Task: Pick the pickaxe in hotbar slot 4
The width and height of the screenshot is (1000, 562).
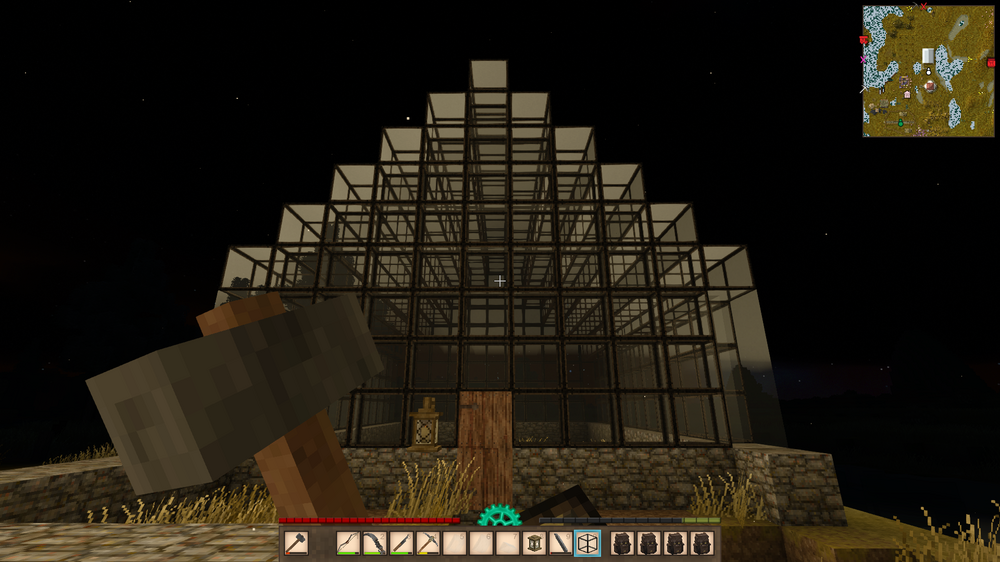Action: pos(428,544)
